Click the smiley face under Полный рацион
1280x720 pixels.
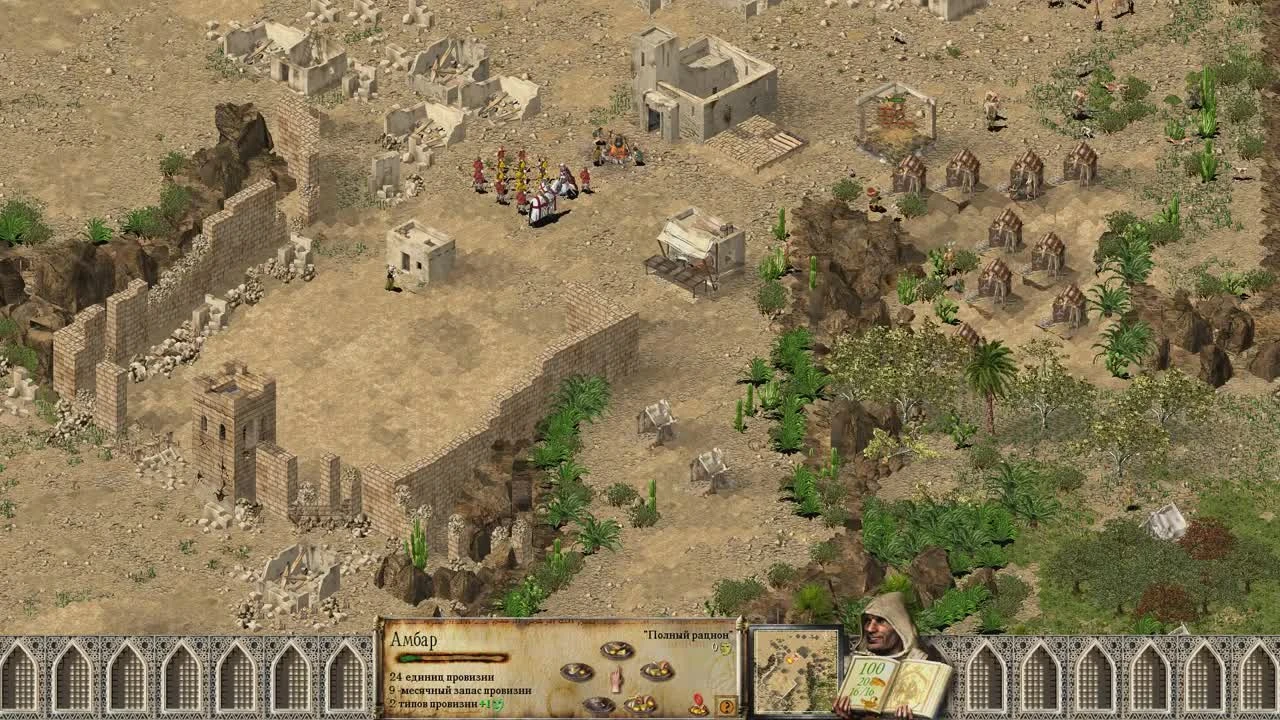pyautogui.click(x=725, y=649)
